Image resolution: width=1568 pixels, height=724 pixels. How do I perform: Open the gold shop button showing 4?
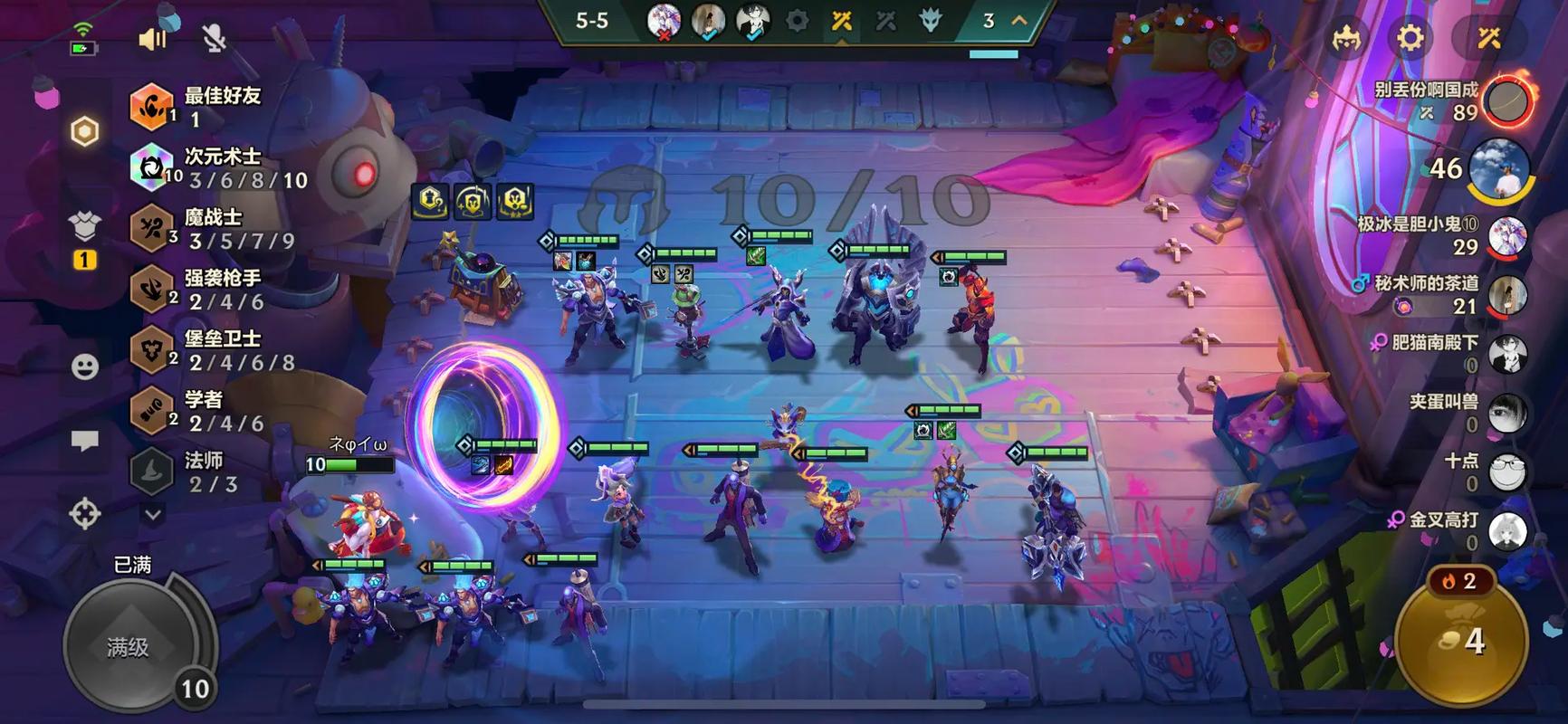(1461, 640)
